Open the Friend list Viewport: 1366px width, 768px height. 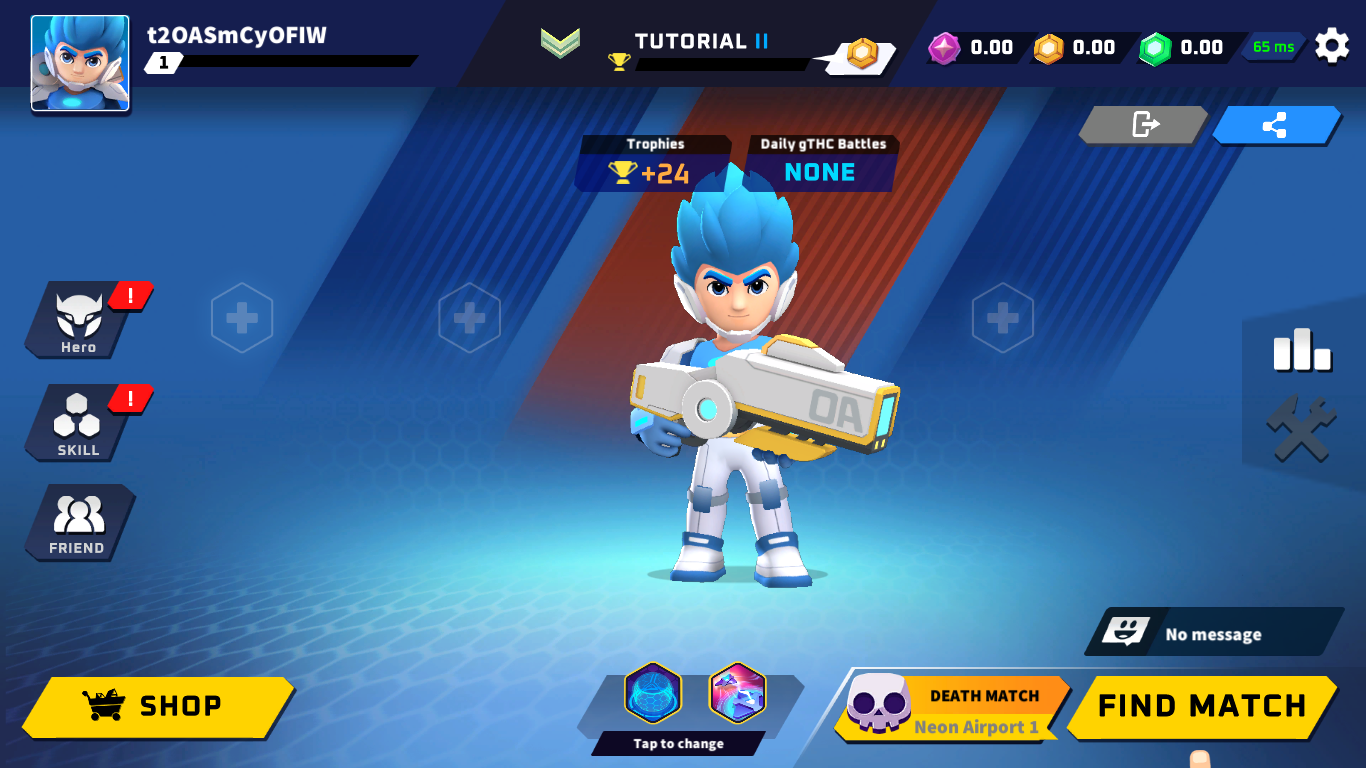[78, 522]
